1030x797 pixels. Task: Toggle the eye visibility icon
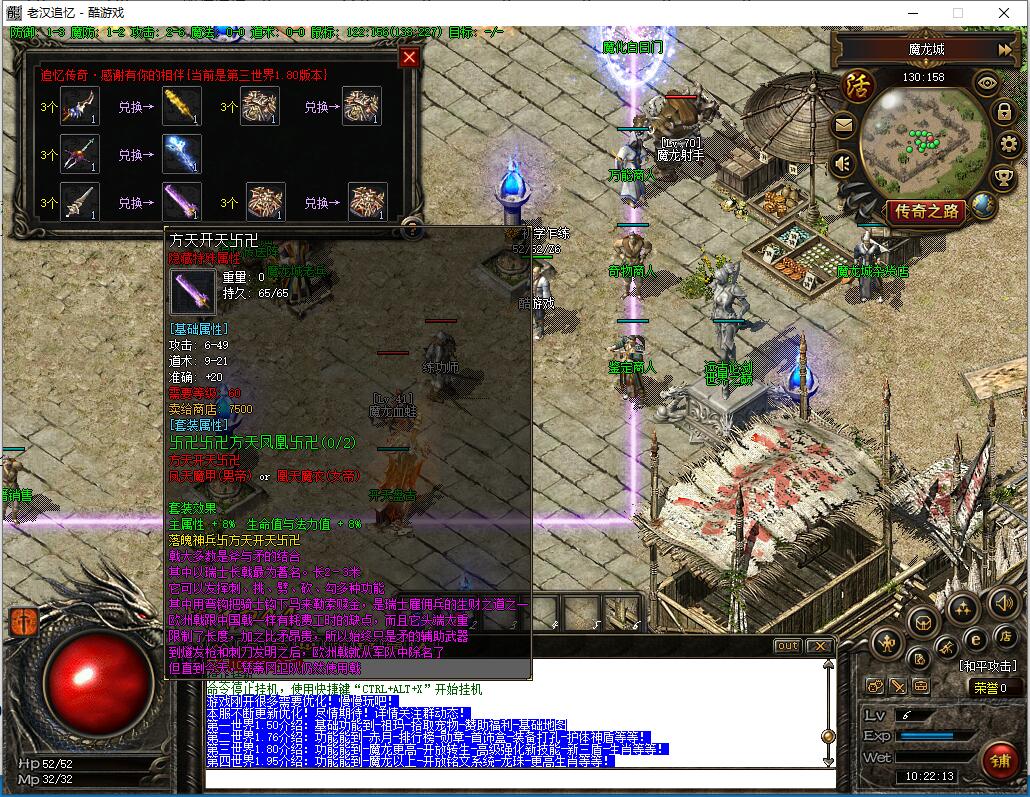tap(986, 82)
